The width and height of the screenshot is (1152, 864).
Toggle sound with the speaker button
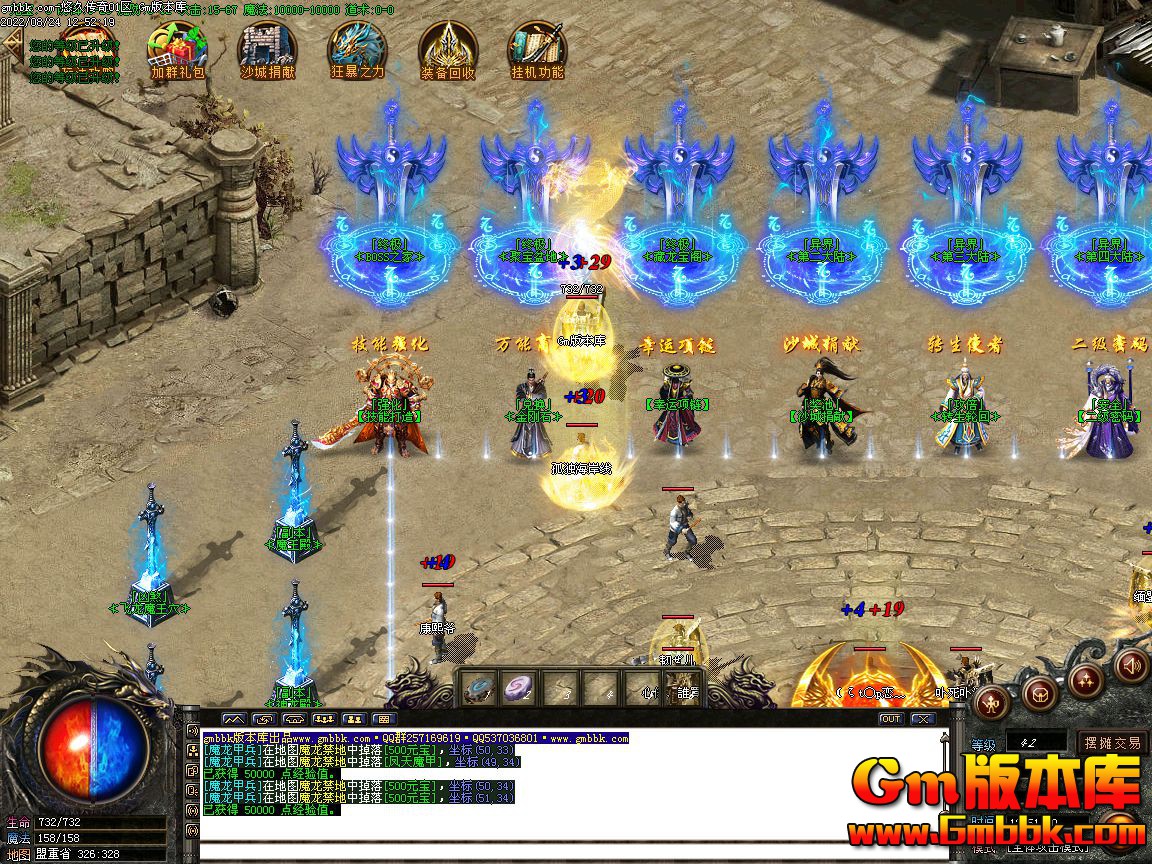[x=1132, y=664]
